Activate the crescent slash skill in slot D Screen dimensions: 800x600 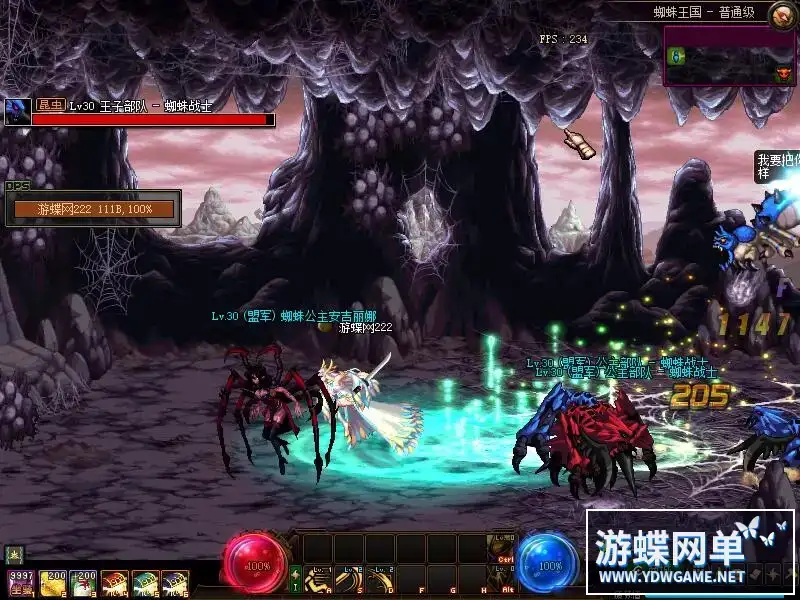[x=380, y=579]
